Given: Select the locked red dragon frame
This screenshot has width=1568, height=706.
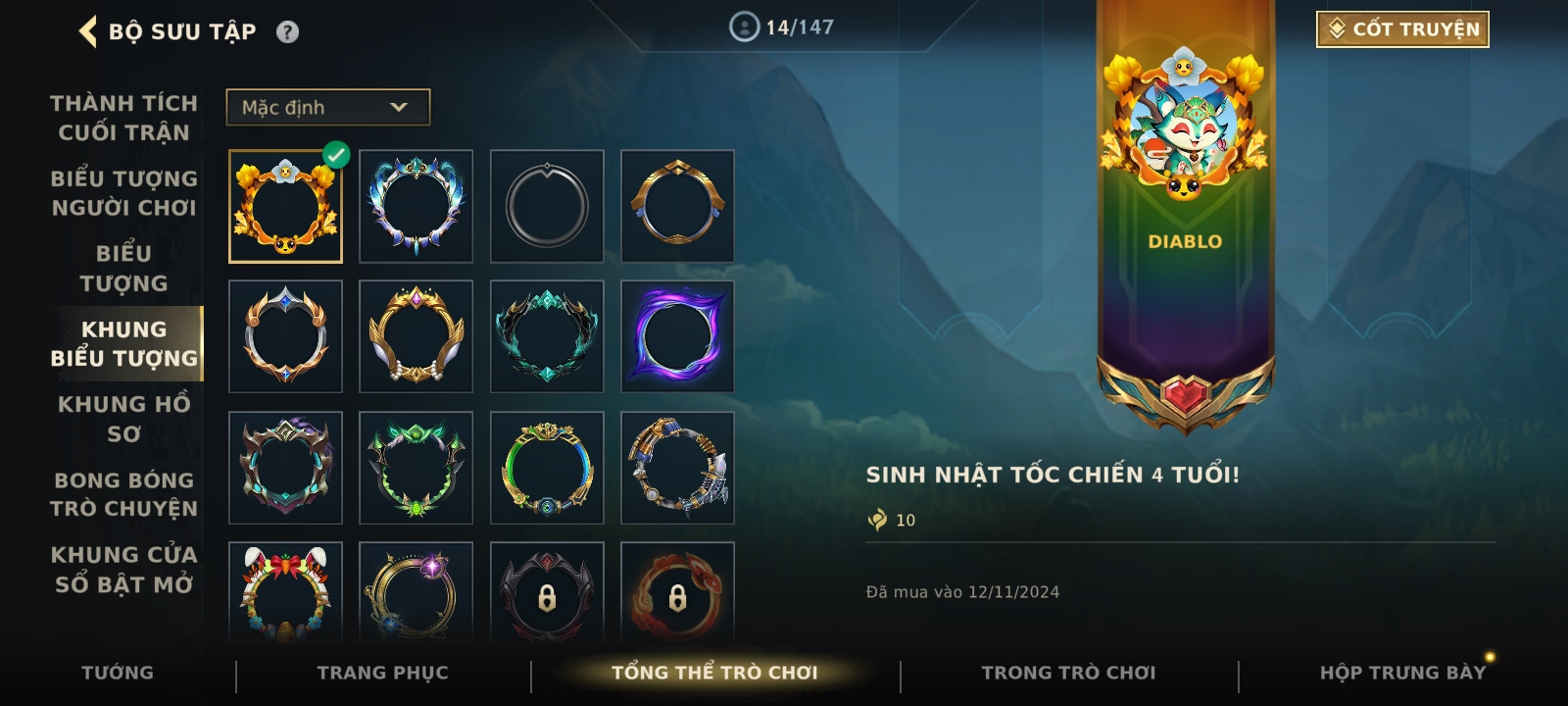Looking at the screenshot, I should 677,592.
